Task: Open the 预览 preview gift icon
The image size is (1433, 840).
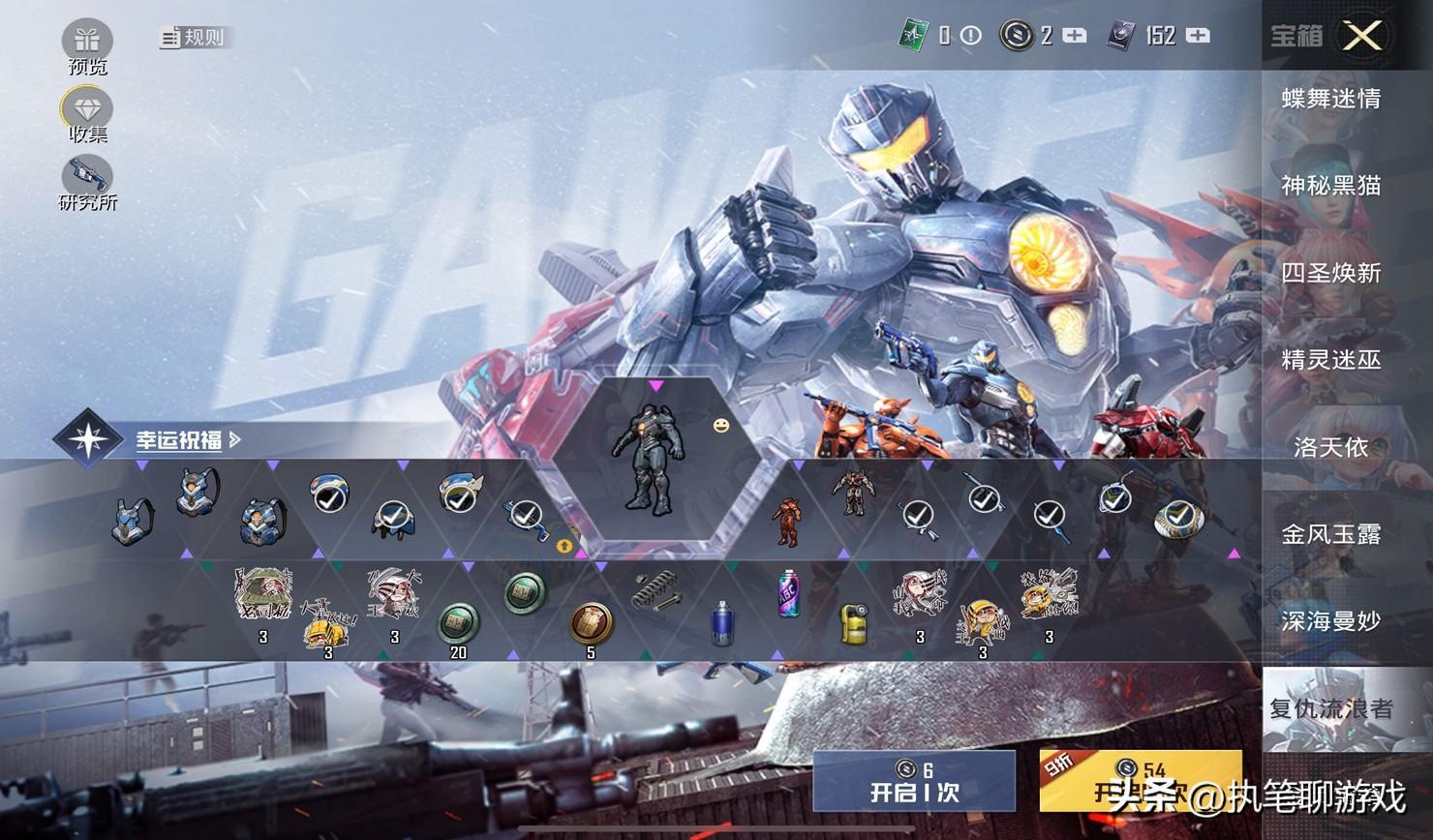Action: pos(87,42)
